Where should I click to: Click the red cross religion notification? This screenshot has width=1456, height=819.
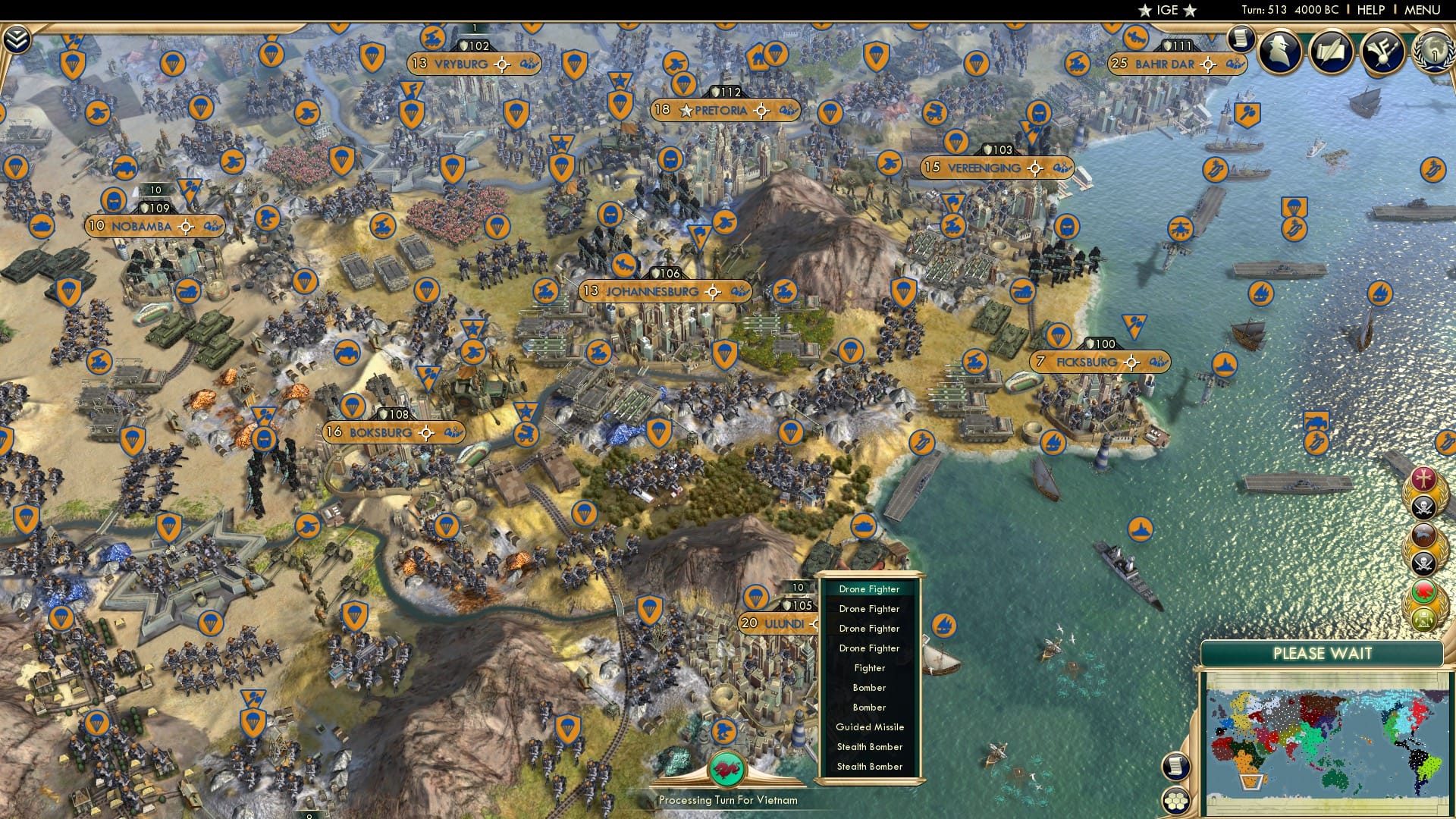click(1423, 479)
